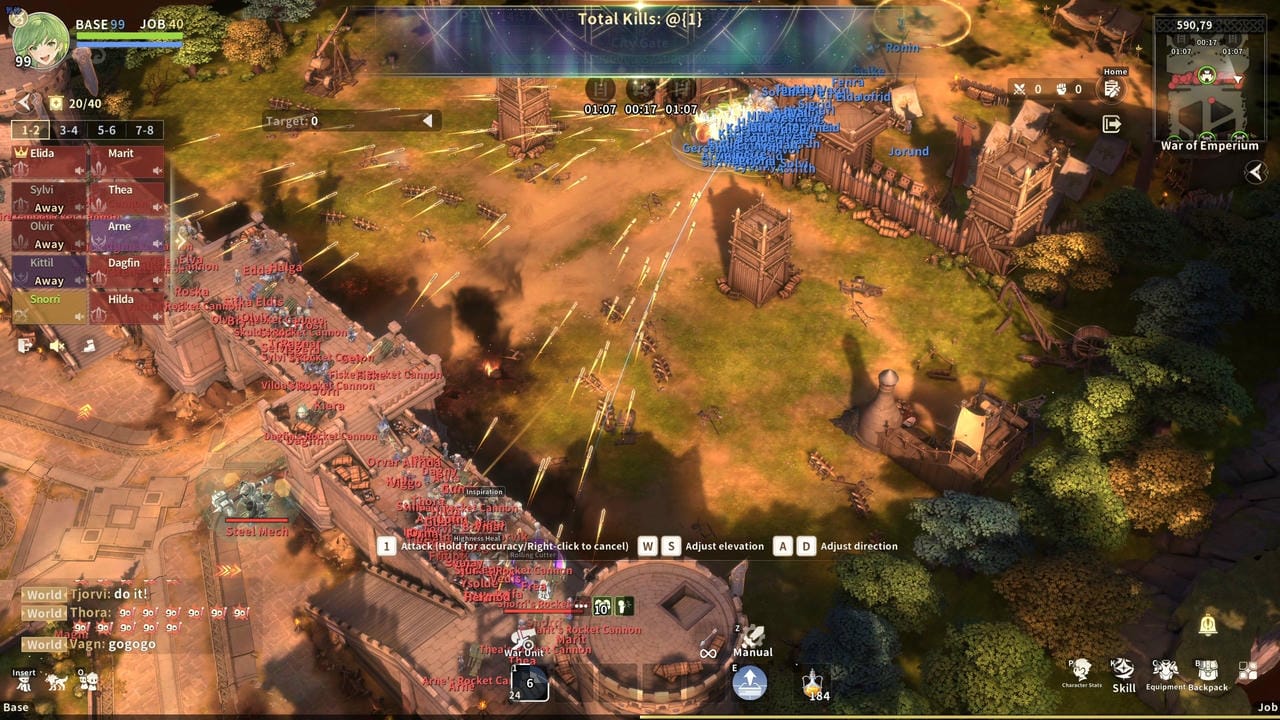Open the Backpack inventory
Image resolution: width=1280 pixels, height=720 pixels.
point(1207,673)
